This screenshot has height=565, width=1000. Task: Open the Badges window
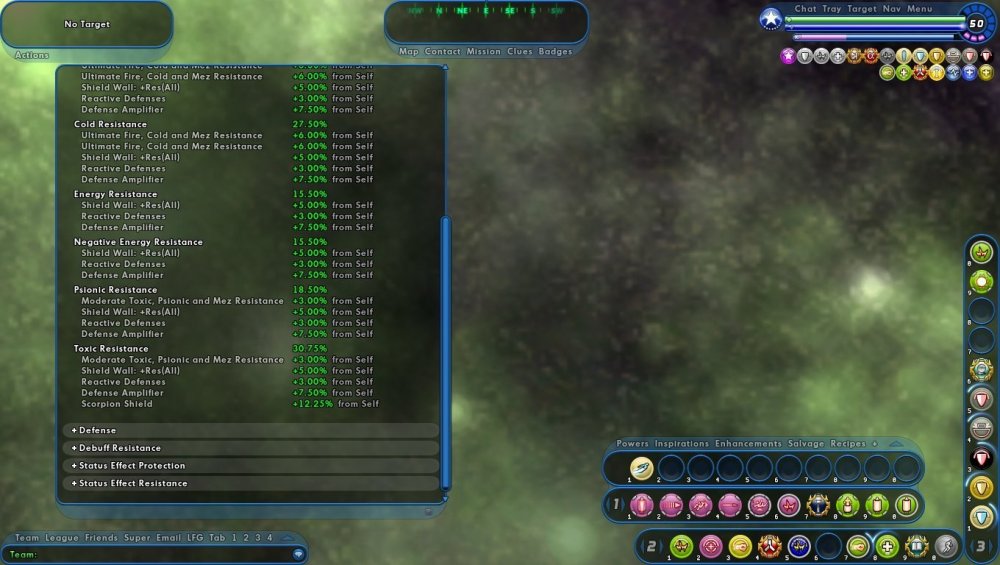555,51
